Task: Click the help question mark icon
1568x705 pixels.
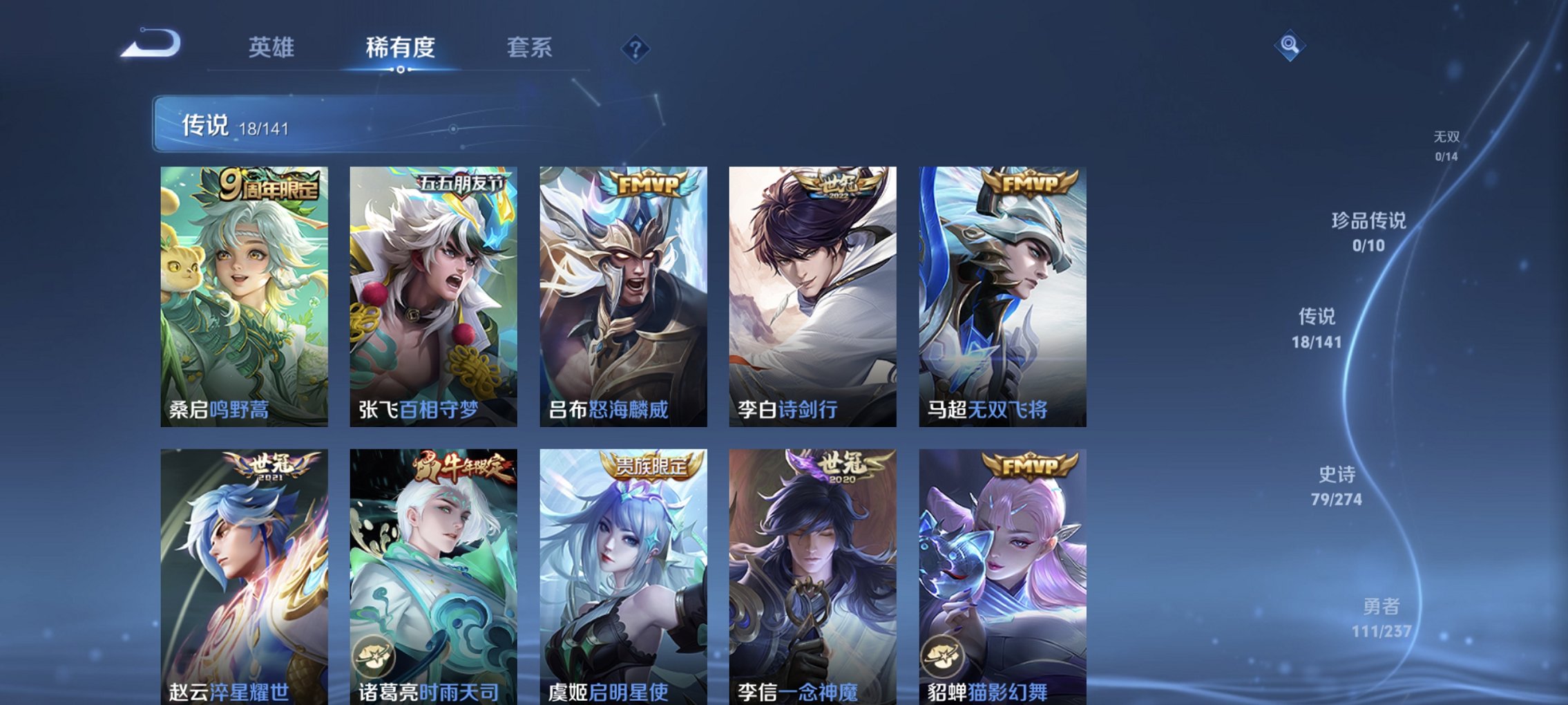Action: pyautogui.click(x=636, y=50)
